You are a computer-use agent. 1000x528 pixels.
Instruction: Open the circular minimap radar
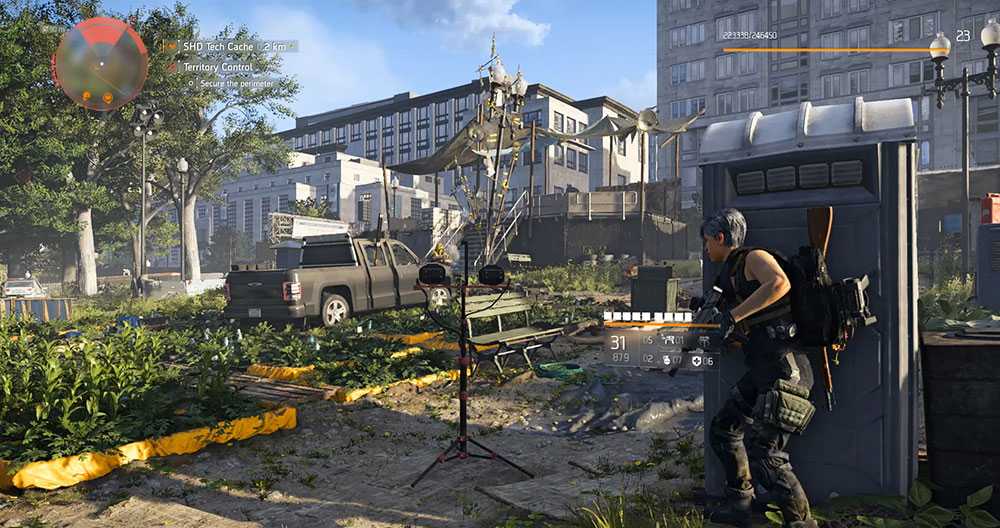(x=100, y=63)
